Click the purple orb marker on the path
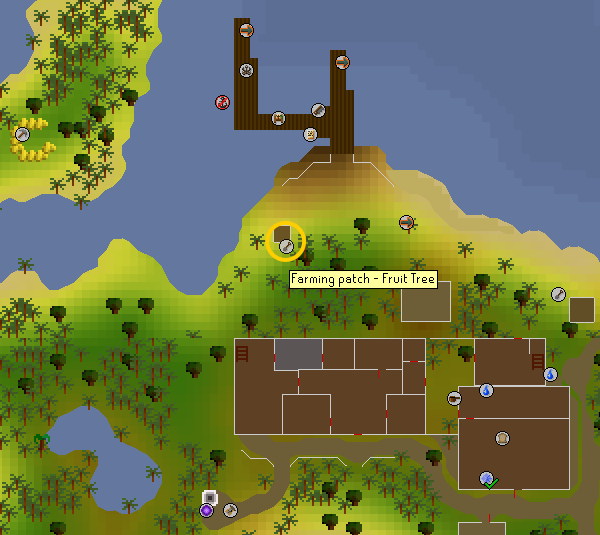Viewport: 600px width, 535px height. tap(206, 511)
